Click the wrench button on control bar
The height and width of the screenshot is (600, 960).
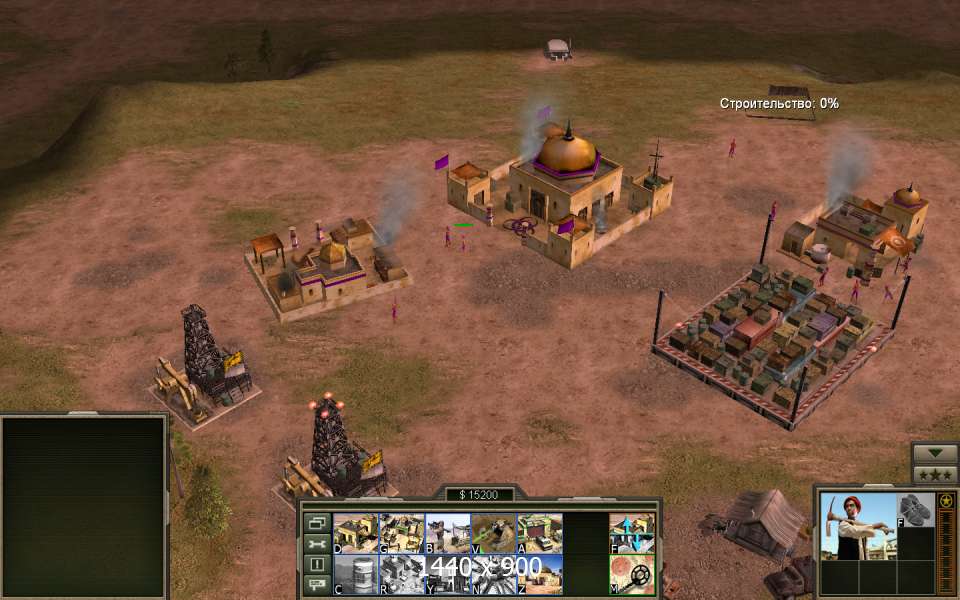coord(317,544)
